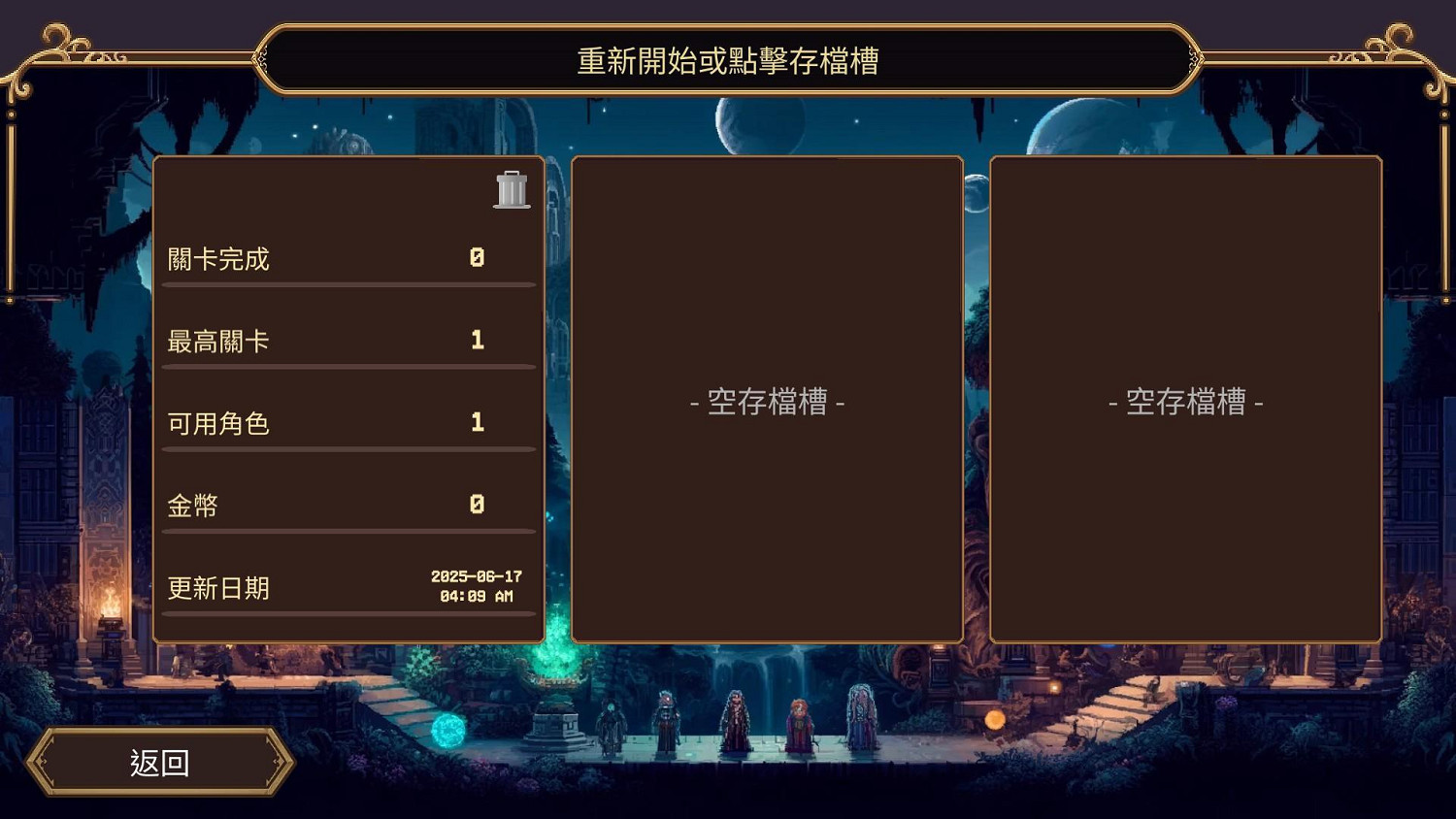
Task: Click the 關卡完成 stat row
Action: click(x=349, y=257)
